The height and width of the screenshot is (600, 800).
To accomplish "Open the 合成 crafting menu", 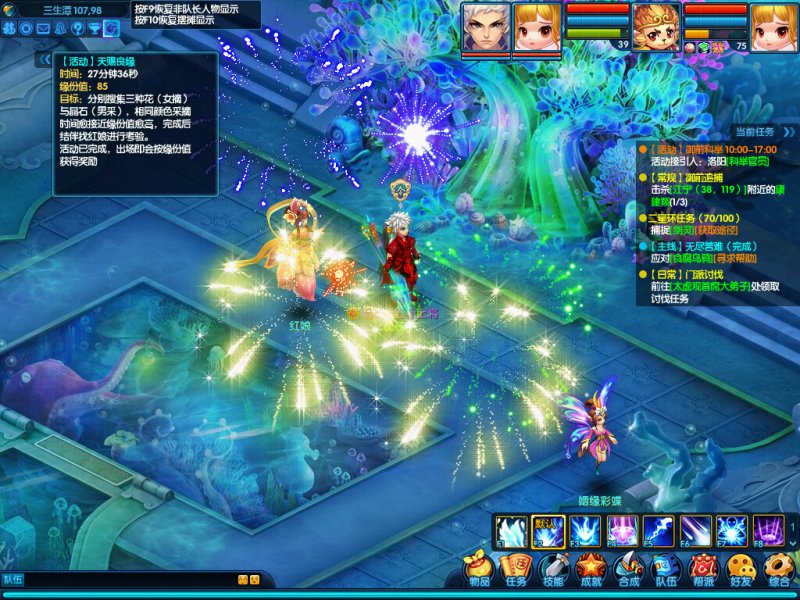I will click(x=628, y=569).
